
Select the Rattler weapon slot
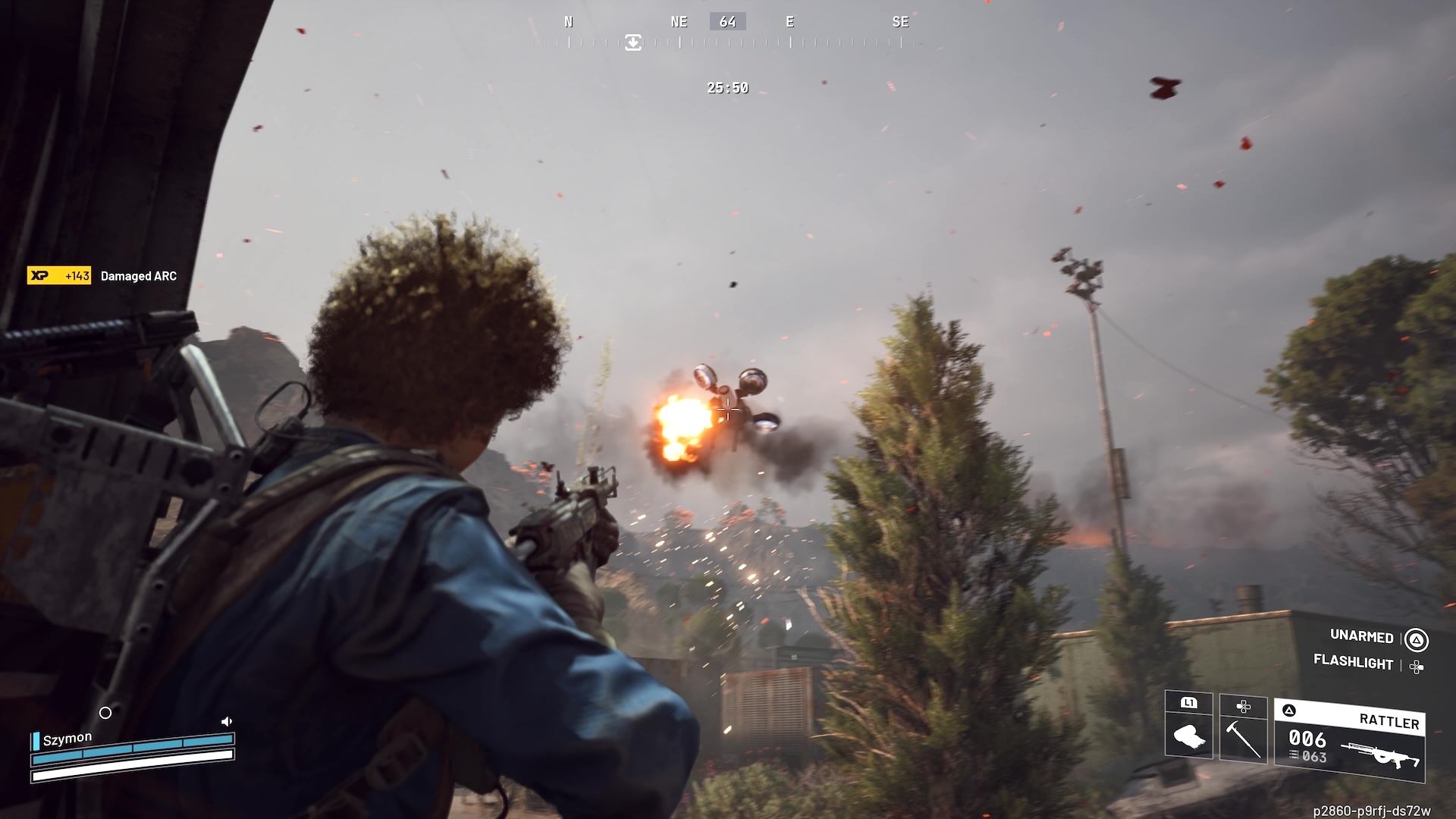click(1350, 739)
